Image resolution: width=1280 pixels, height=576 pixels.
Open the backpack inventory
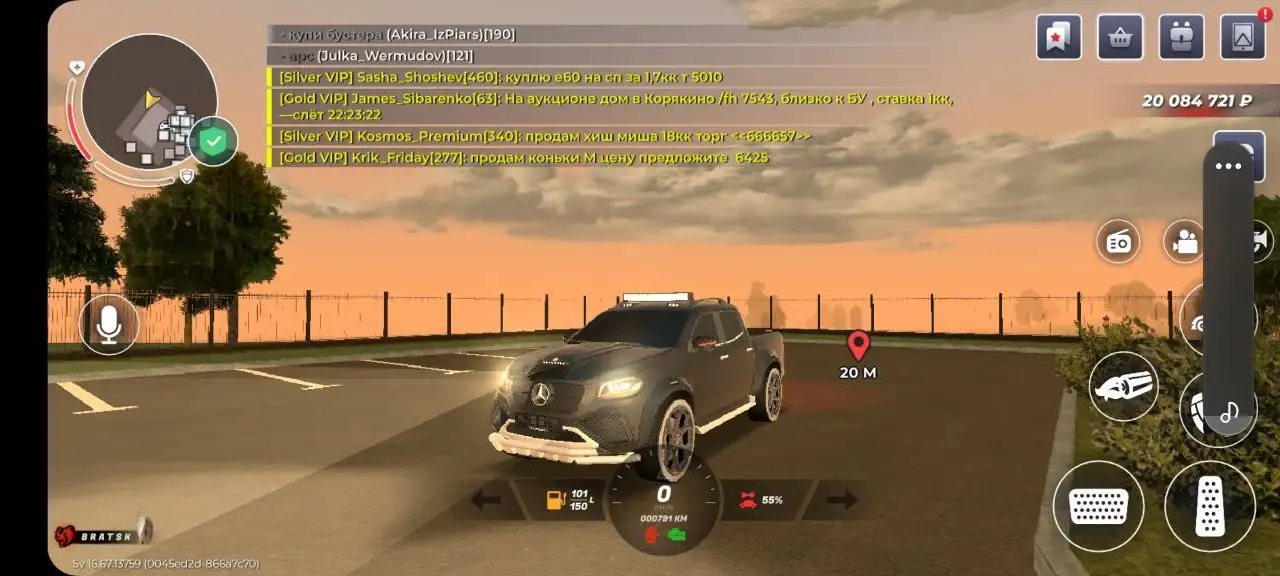(1181, 37)
